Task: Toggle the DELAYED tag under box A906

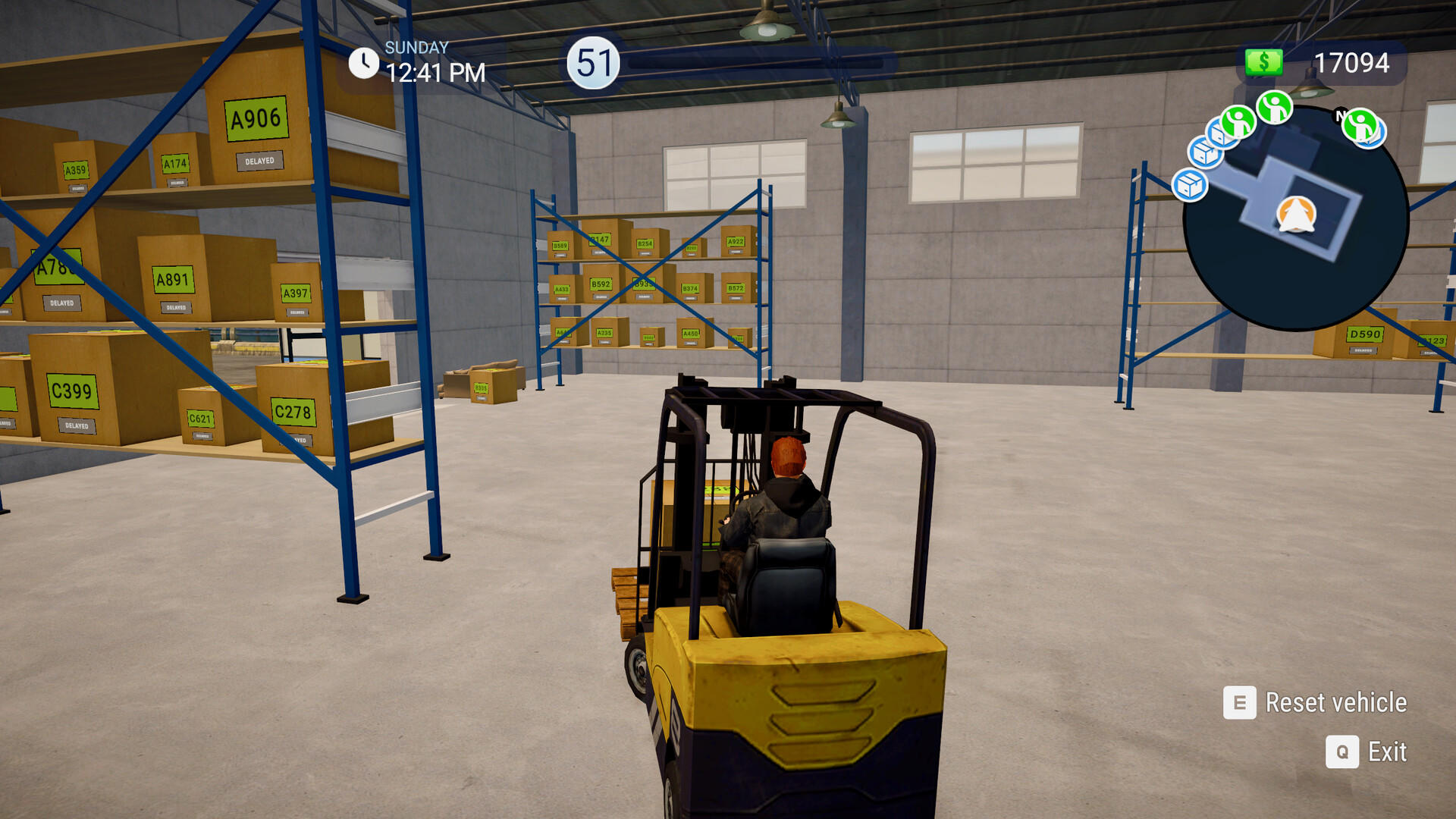Action: point(258,161)
